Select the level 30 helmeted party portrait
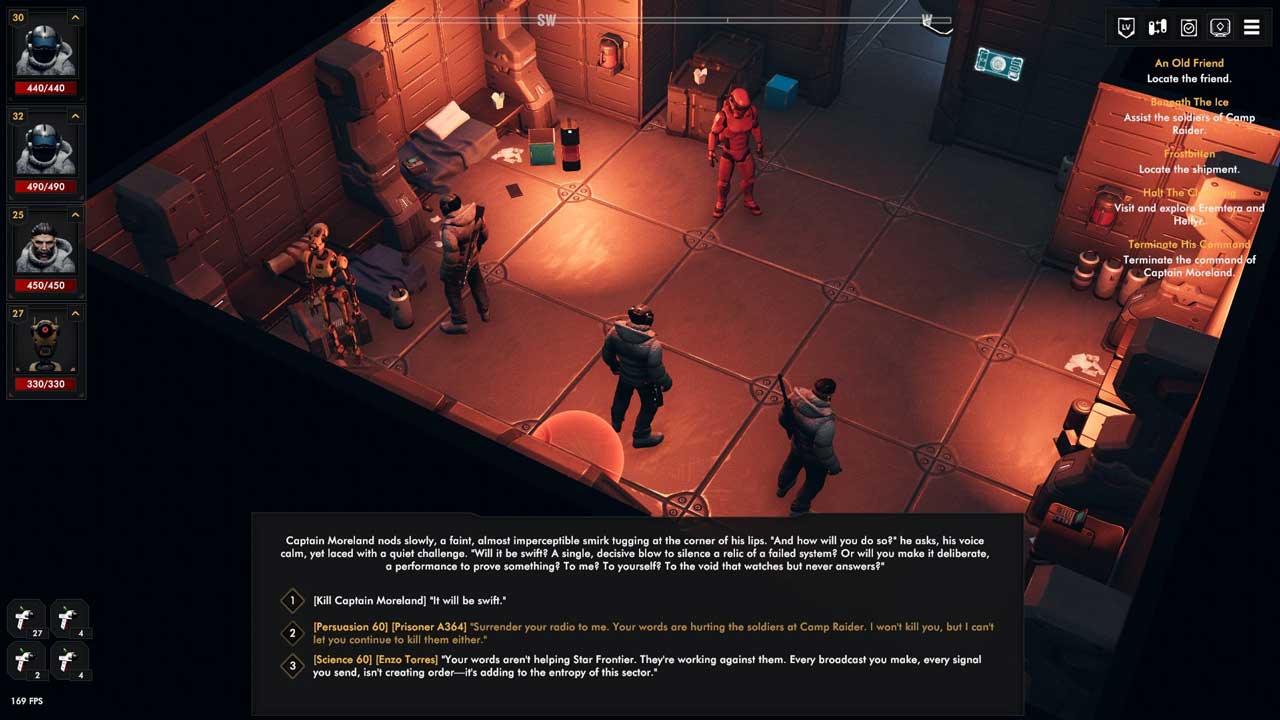This screenshot has height=720, width=1280. [x=46, y=51]
